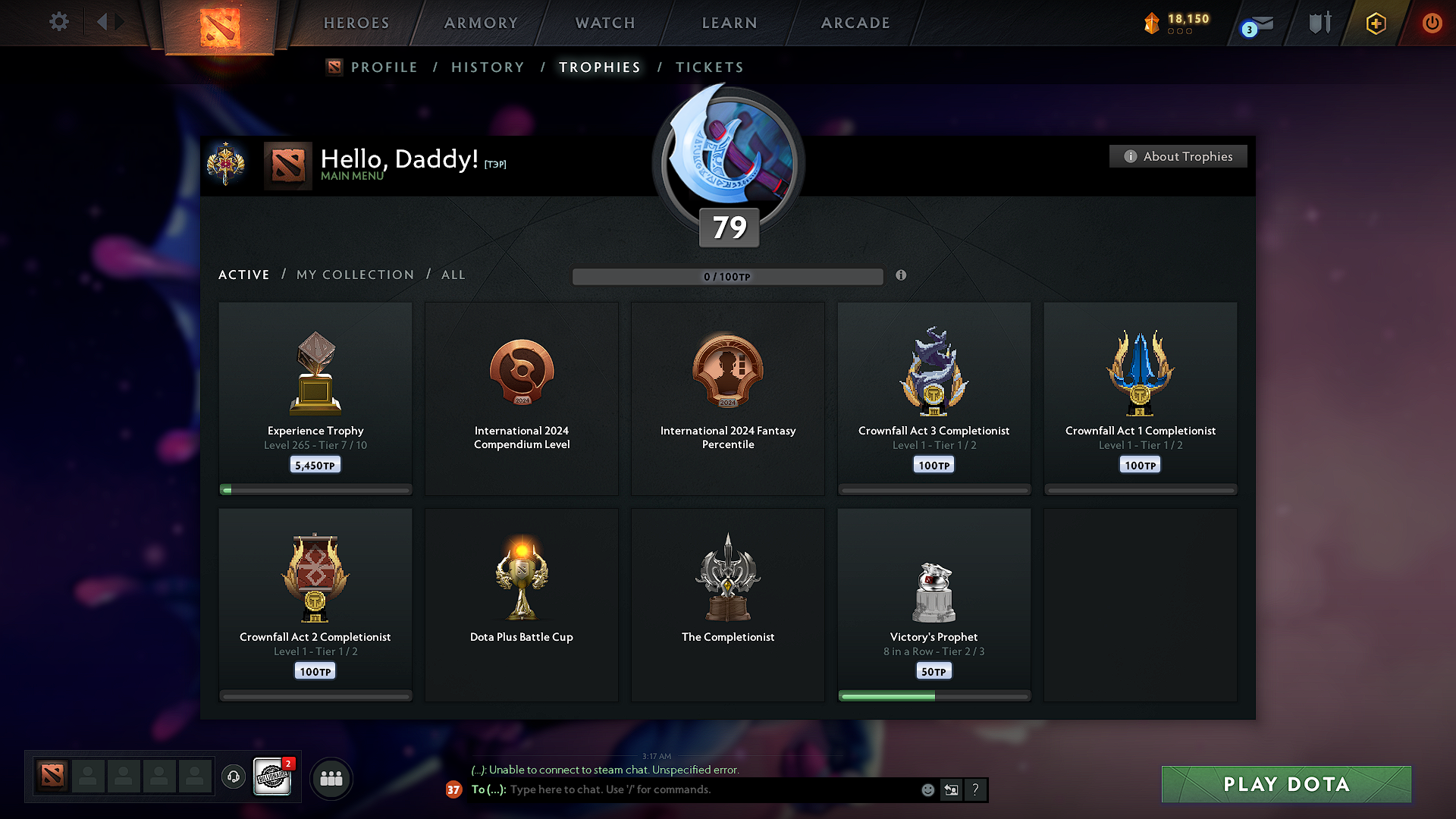
Task: Switch to the MY COLLECTION trophy filter
Action: [x=354, y=275]
